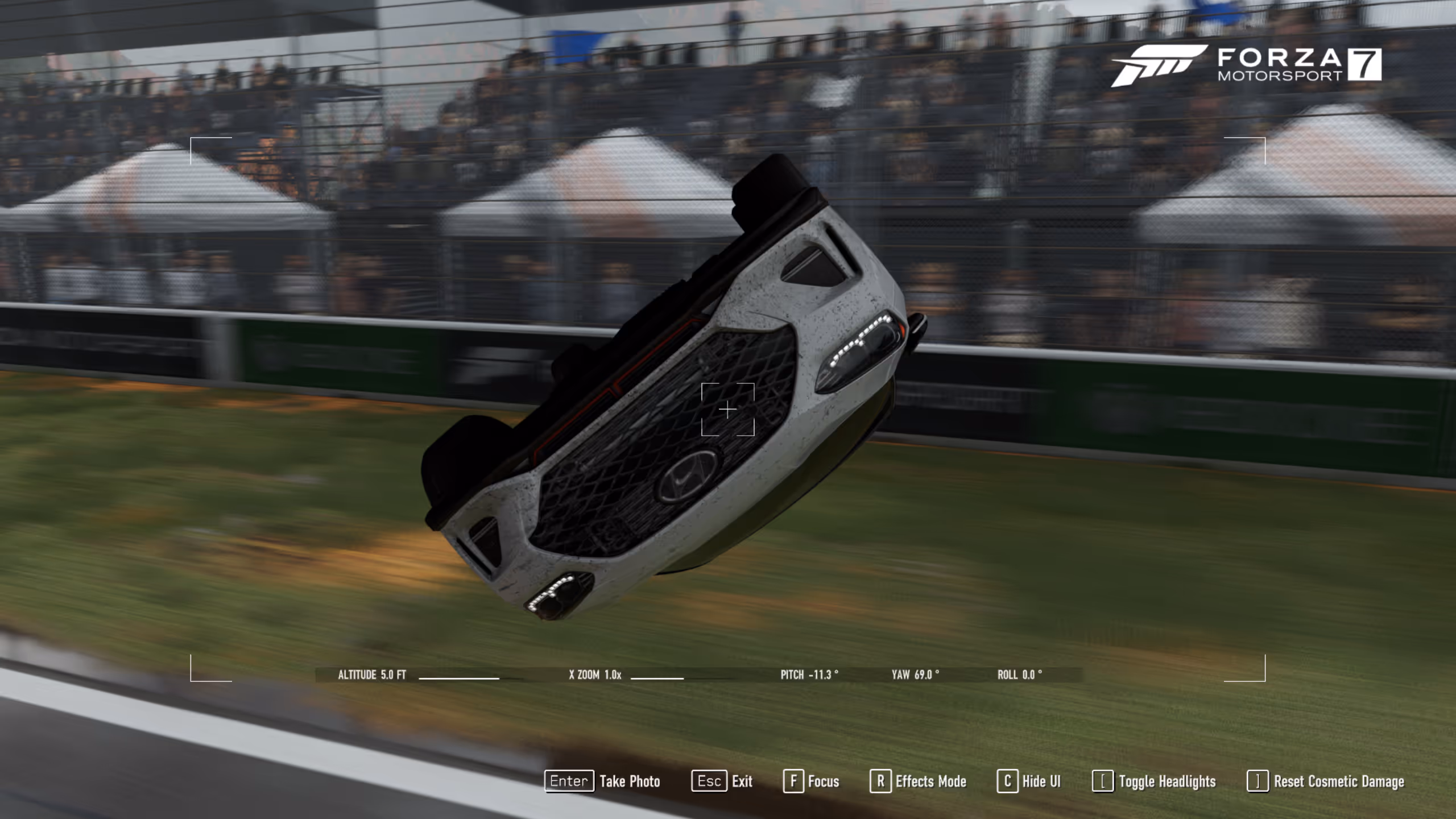Select the Take Photo option
Viewport: 1456px width, 819px height.
pyautogui.click(x=603, y=781)
